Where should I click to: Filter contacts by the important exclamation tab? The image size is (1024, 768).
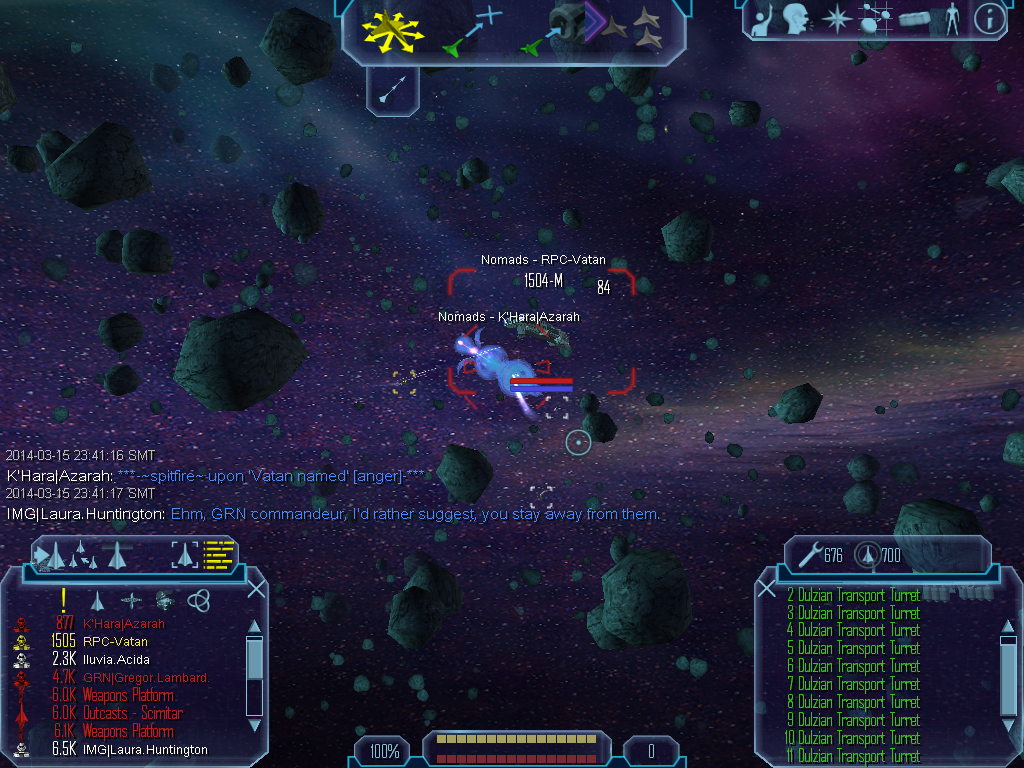point(64,599)
